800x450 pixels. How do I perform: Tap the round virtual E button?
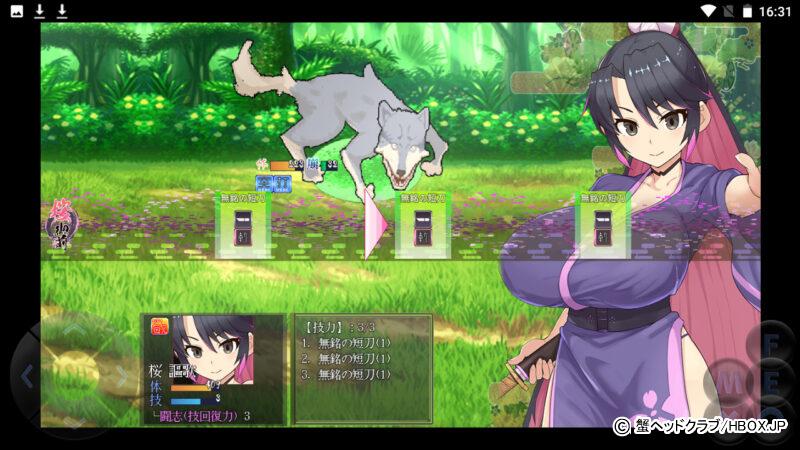pos(772,383)
